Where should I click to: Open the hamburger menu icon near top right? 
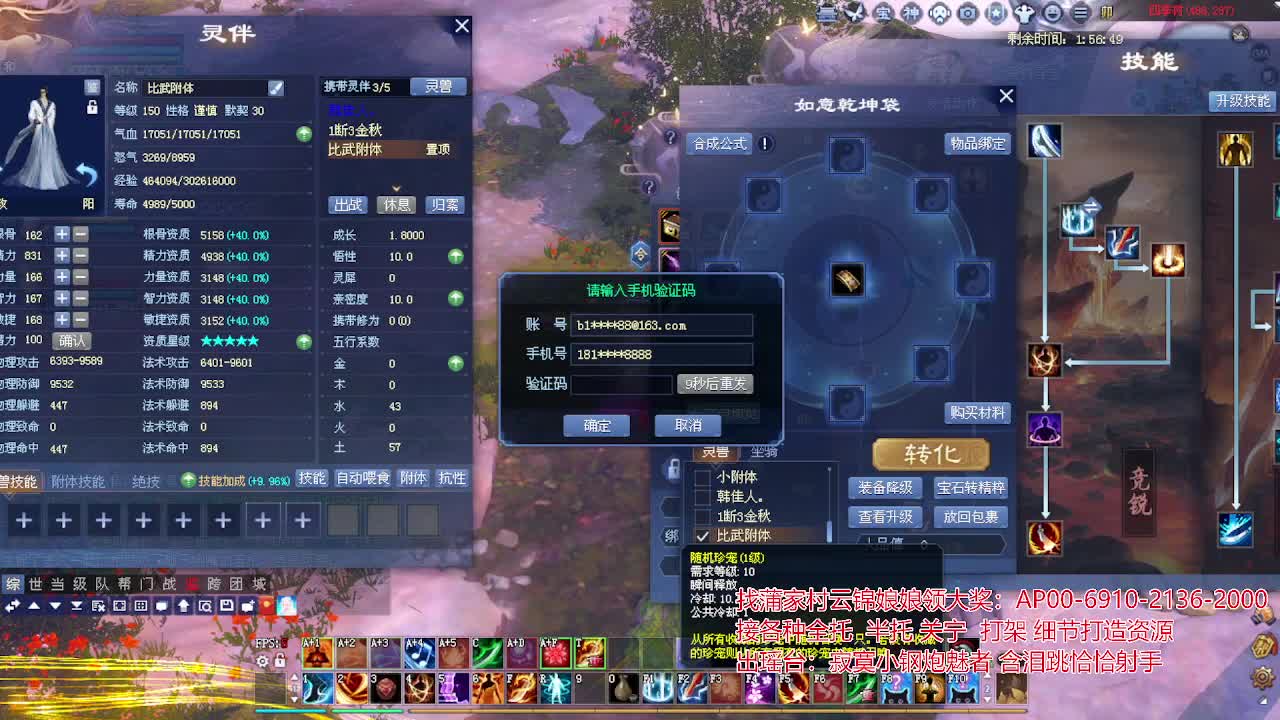[1079, 14]
